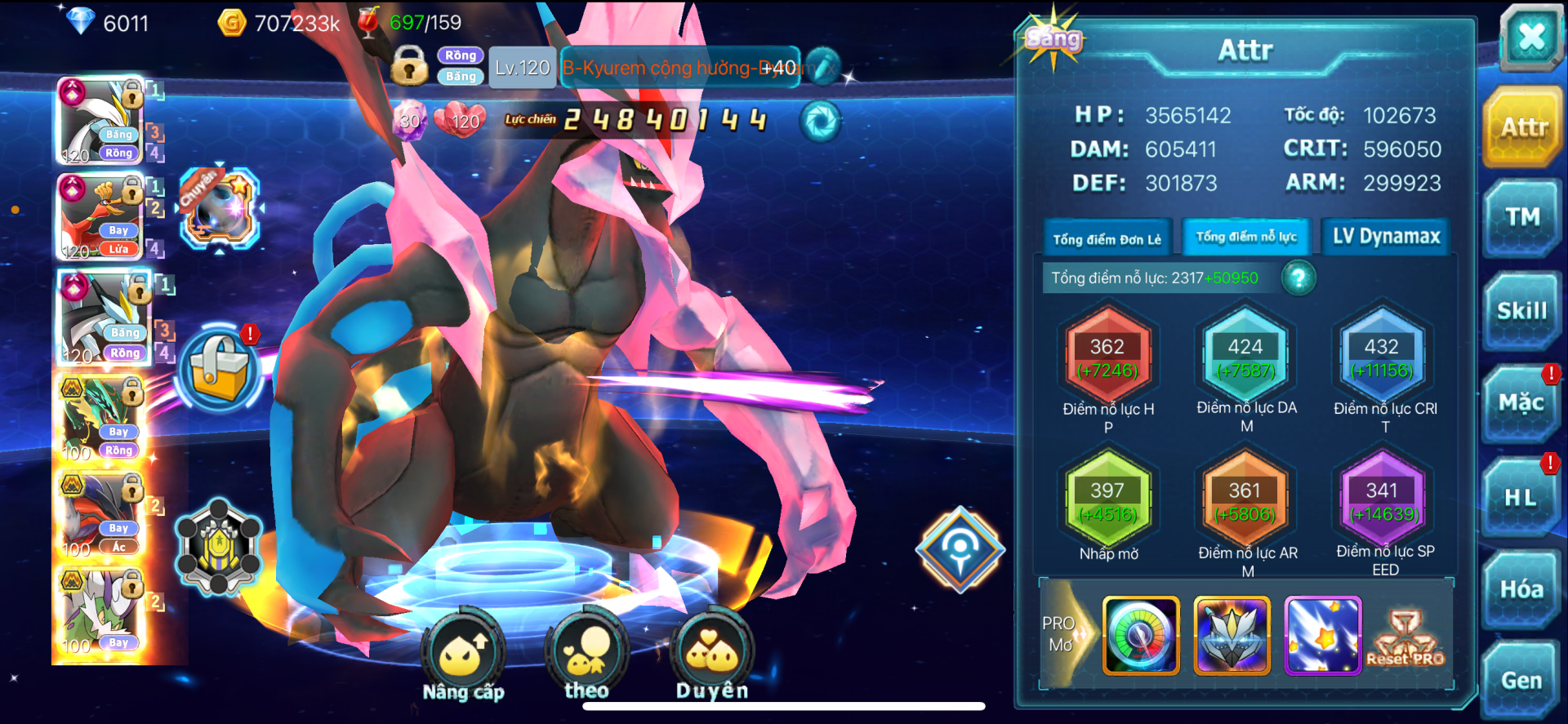
Task: Choose the SPEED effort points purple hexagon
Action: 1383,500
